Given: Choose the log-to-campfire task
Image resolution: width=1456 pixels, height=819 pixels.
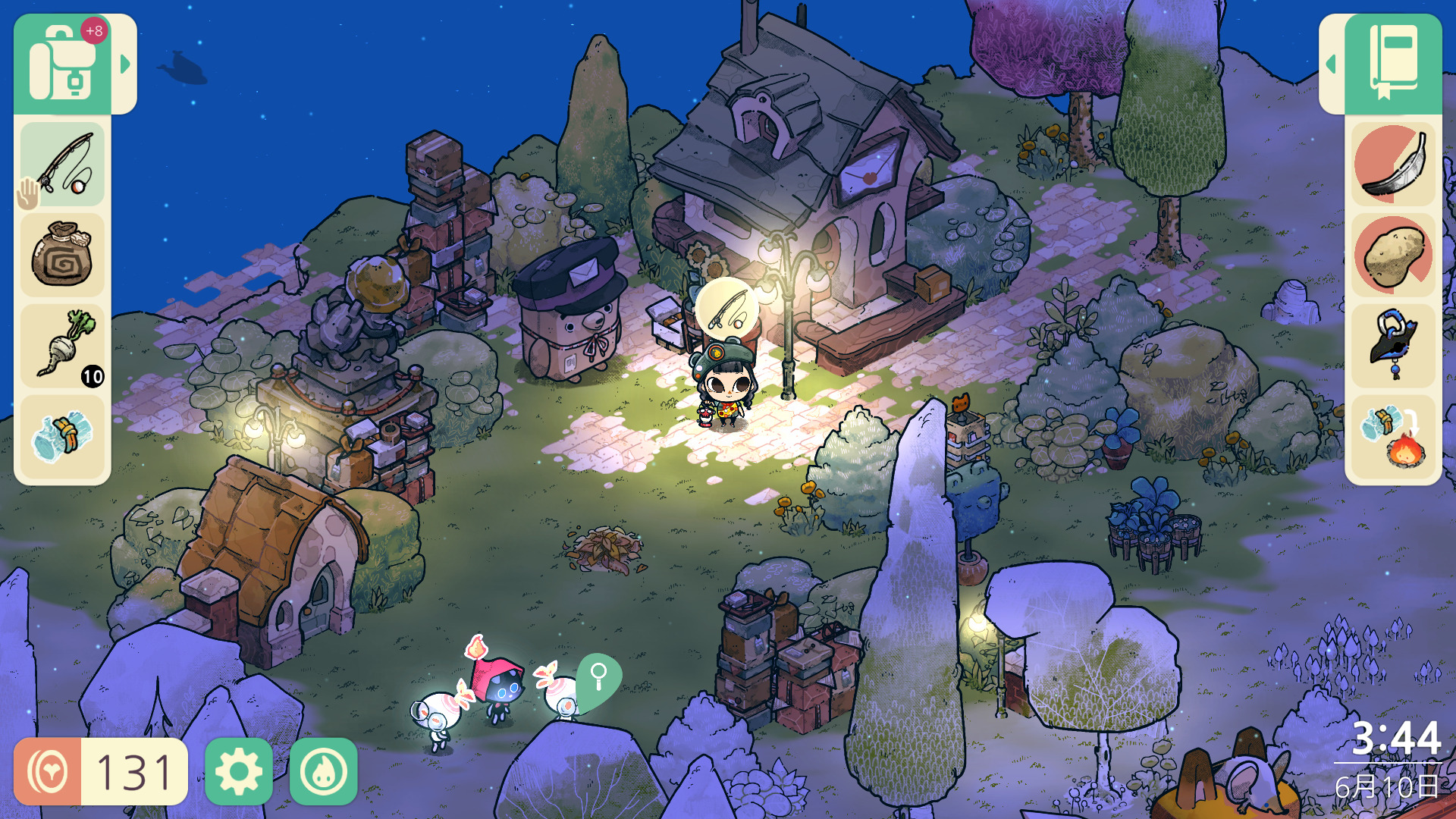Looking at the screenshot, I should 1394,437.
